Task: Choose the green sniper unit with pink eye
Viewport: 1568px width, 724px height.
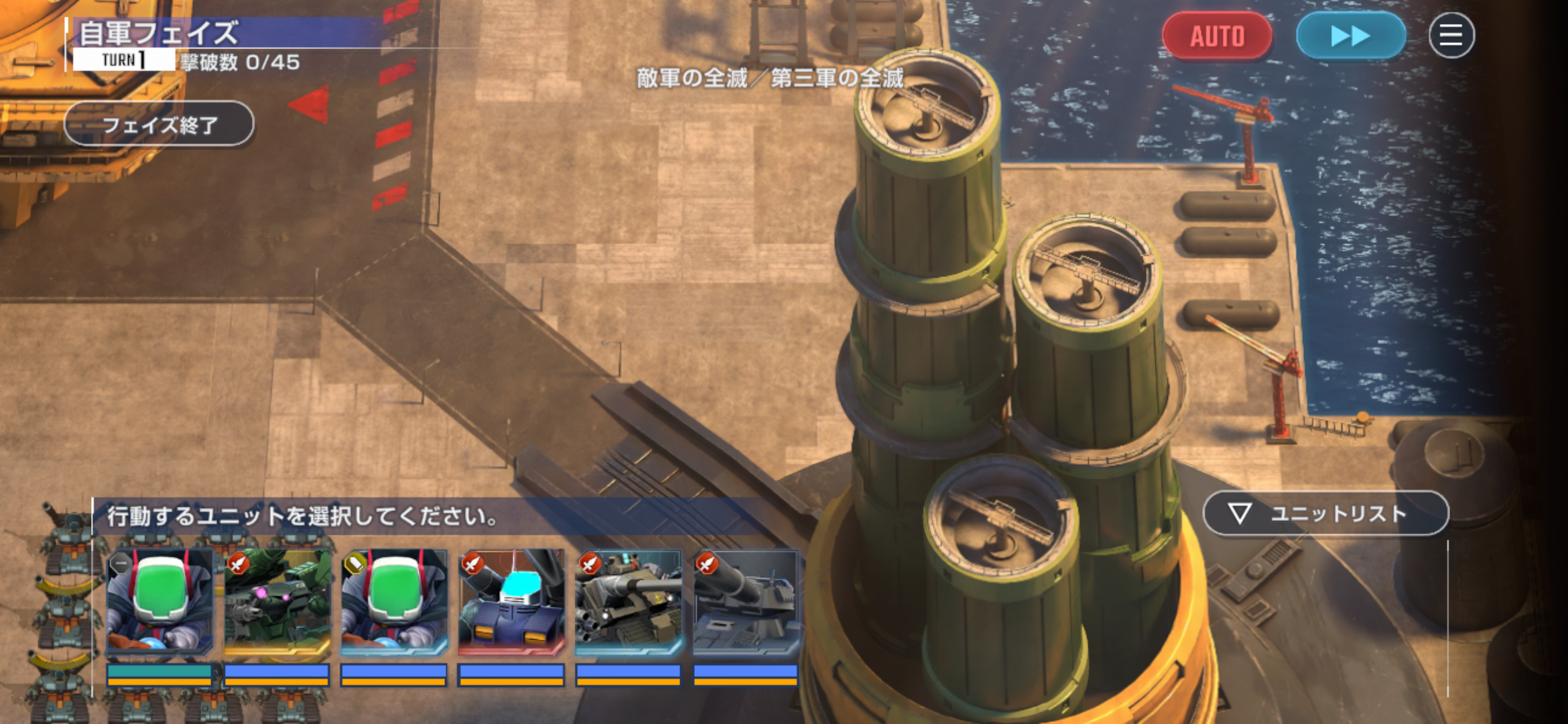Action: [x=277, y=601]
